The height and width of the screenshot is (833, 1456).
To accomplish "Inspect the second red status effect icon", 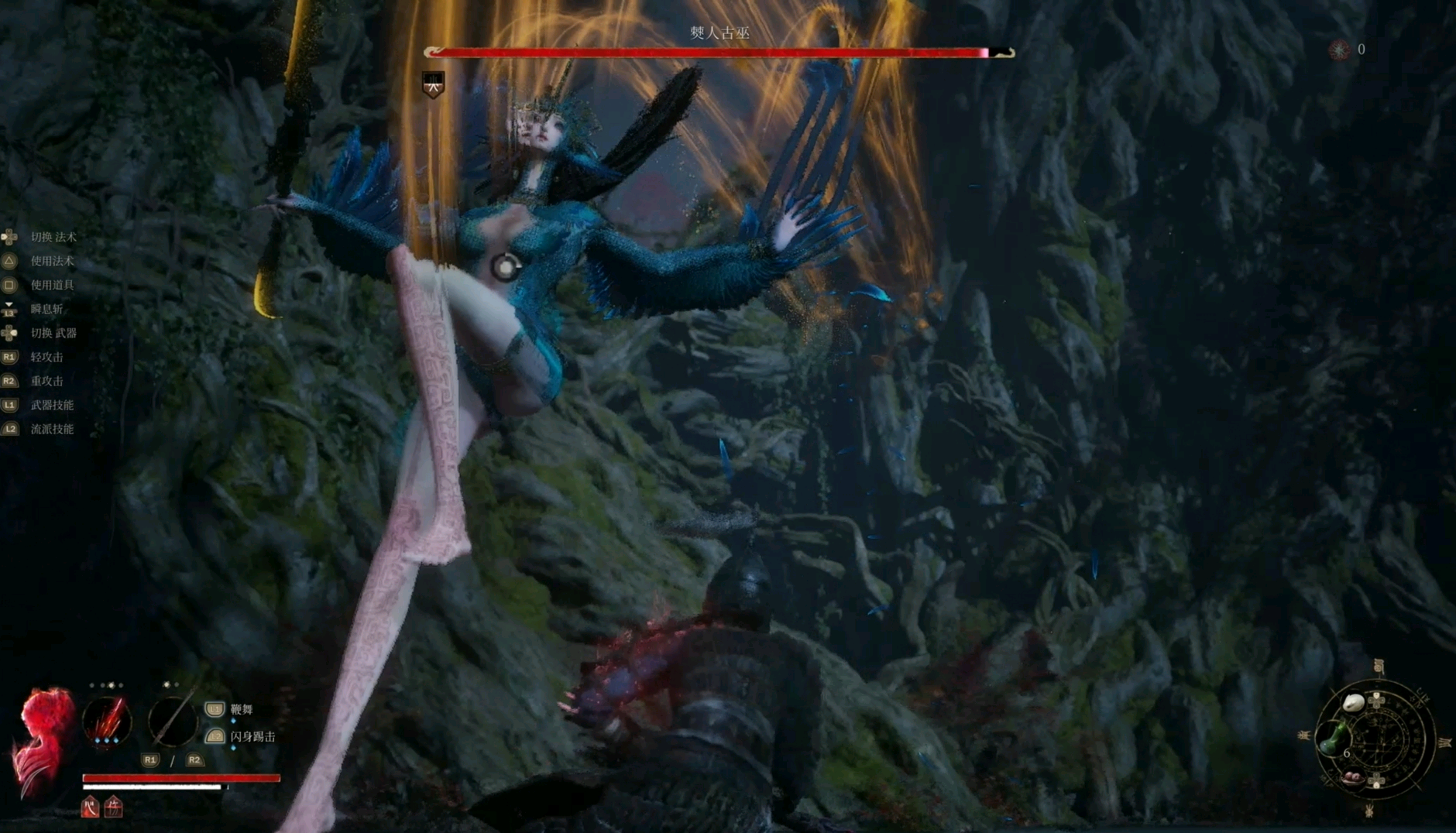I will click(113, 807).
